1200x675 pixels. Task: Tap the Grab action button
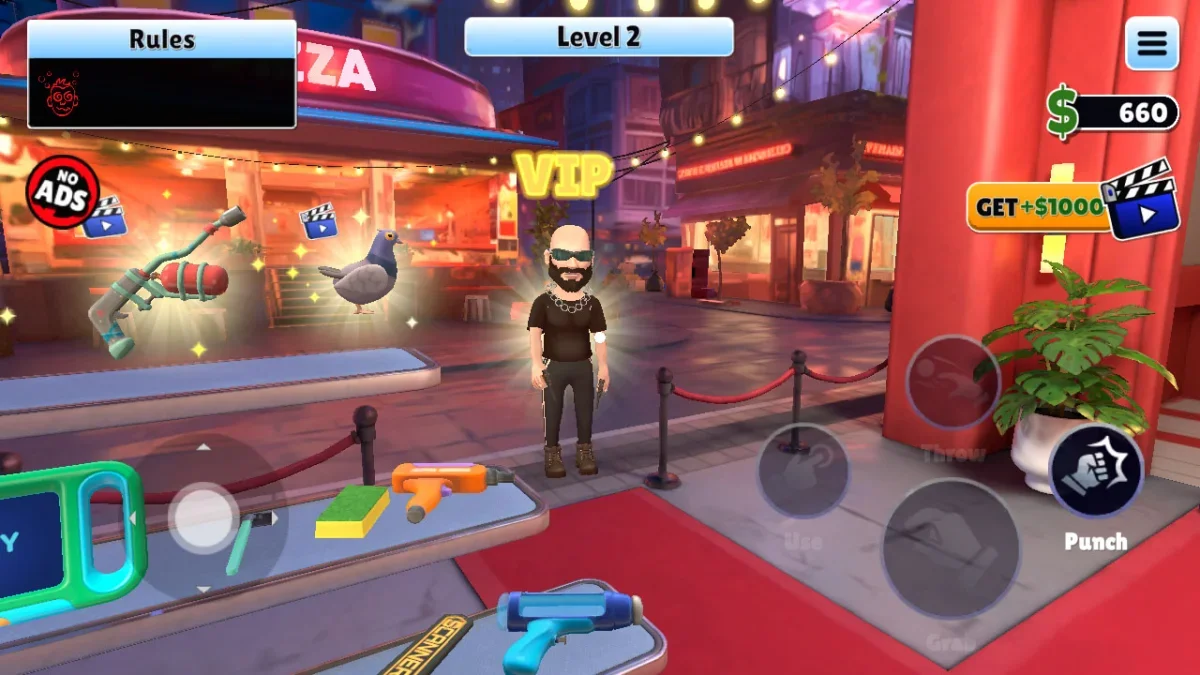pyautogui.click(x=950, y=549)
